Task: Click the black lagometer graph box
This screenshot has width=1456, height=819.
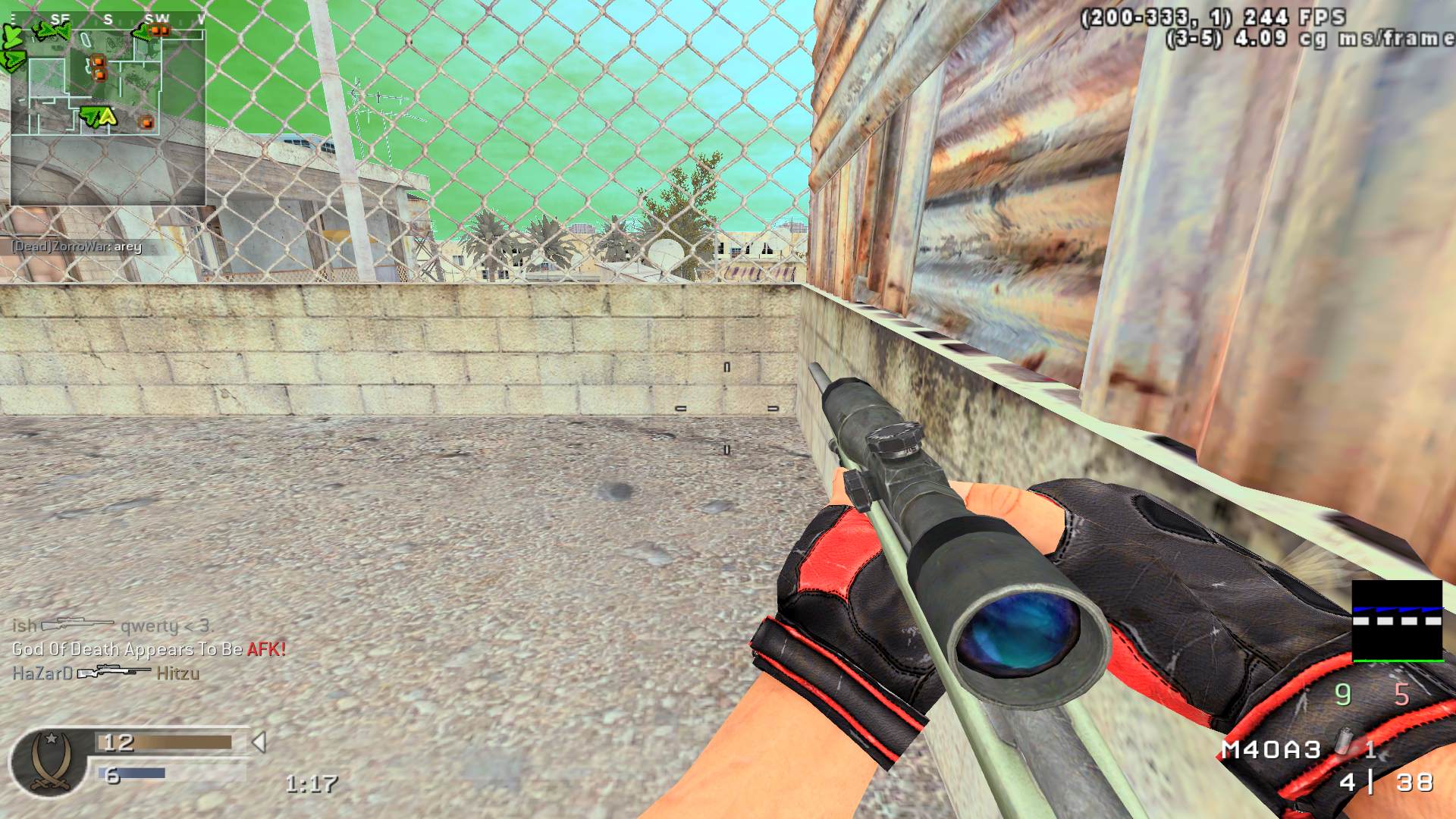Action: pyautogui.click(x=1397, y=620)
